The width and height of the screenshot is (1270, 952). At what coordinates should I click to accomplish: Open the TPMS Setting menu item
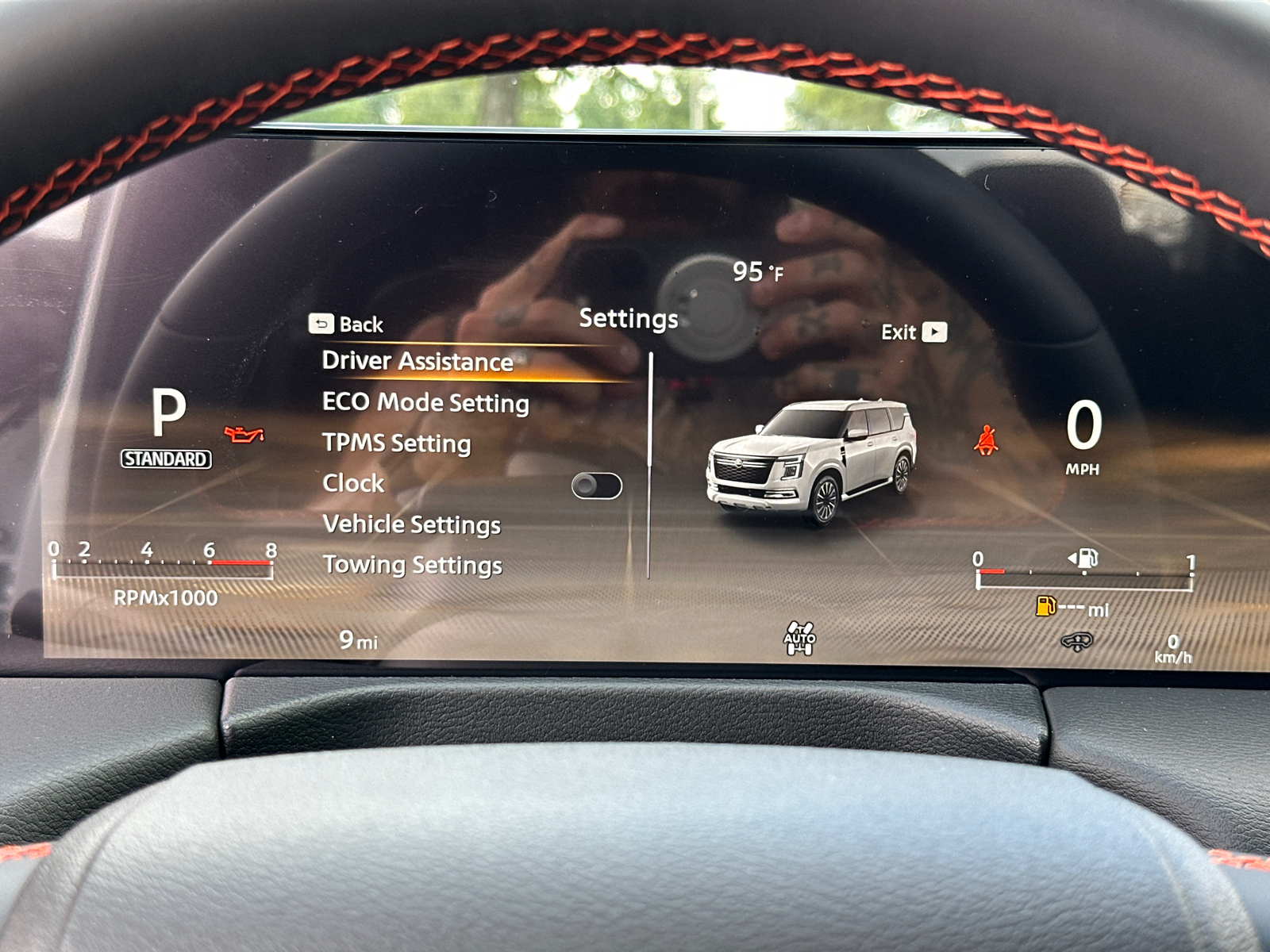[395, 443]
